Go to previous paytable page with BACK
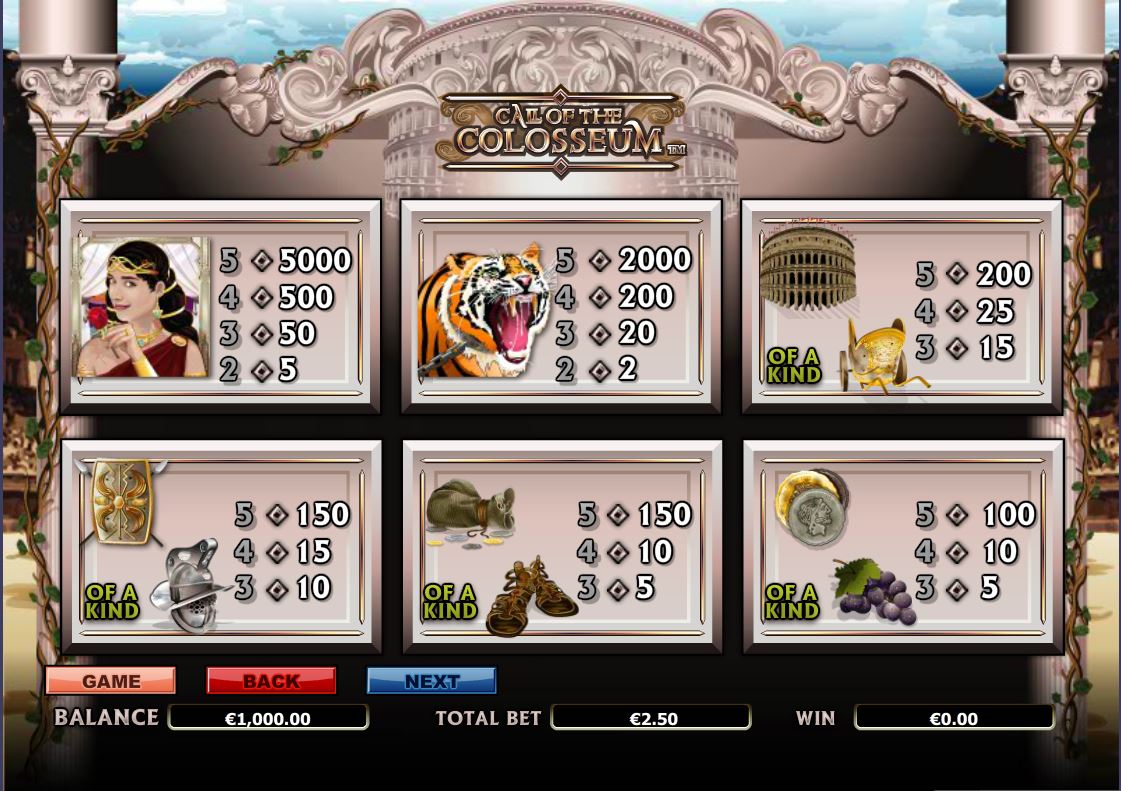Image resolution: width=1121 pixels, height=791 pixels. point(271,681)
